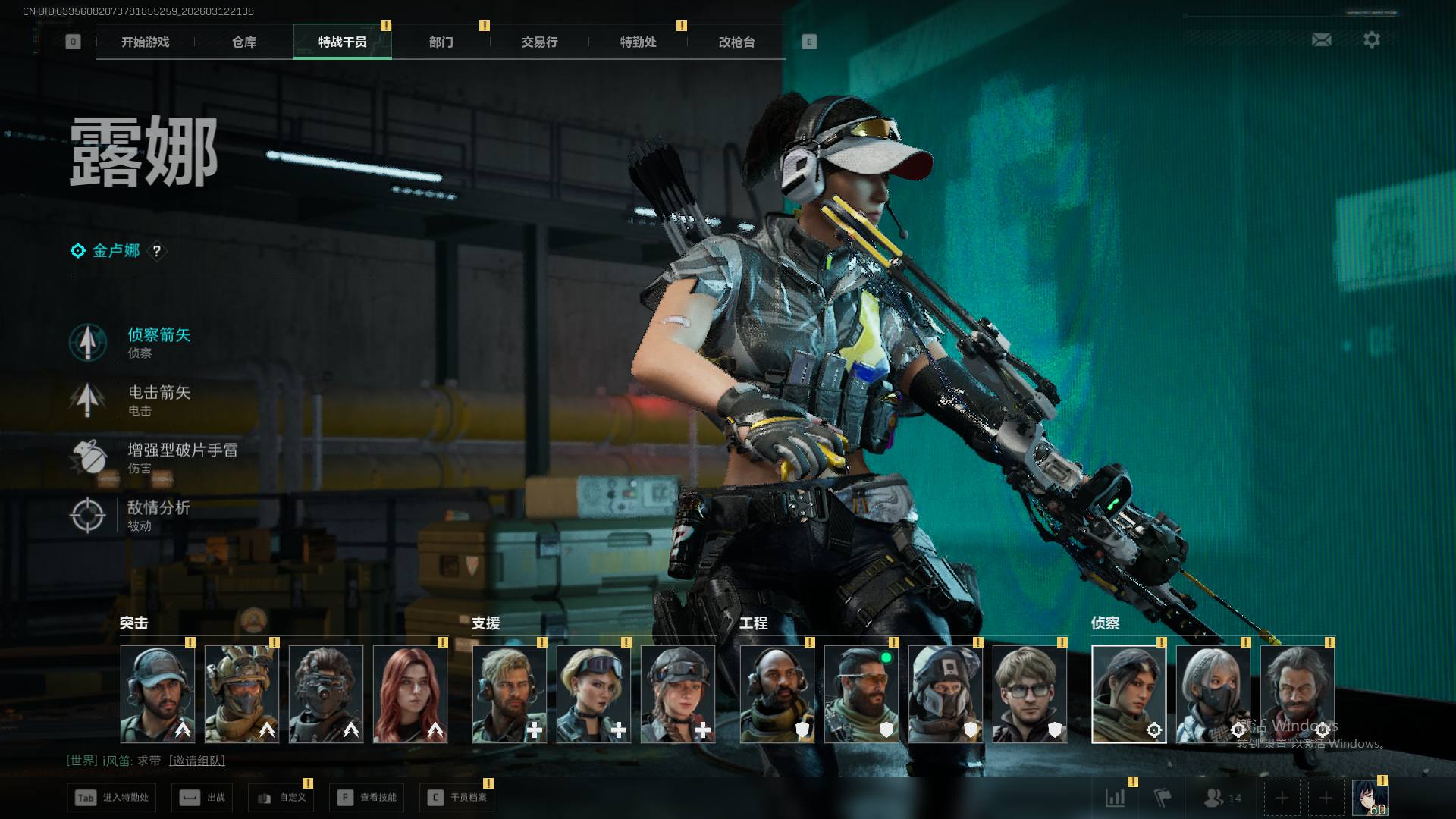Screen dimensions: 1456x819
Task: Pick the glasses-wearing engineer operator portrait
Action: coord(1029,694)
